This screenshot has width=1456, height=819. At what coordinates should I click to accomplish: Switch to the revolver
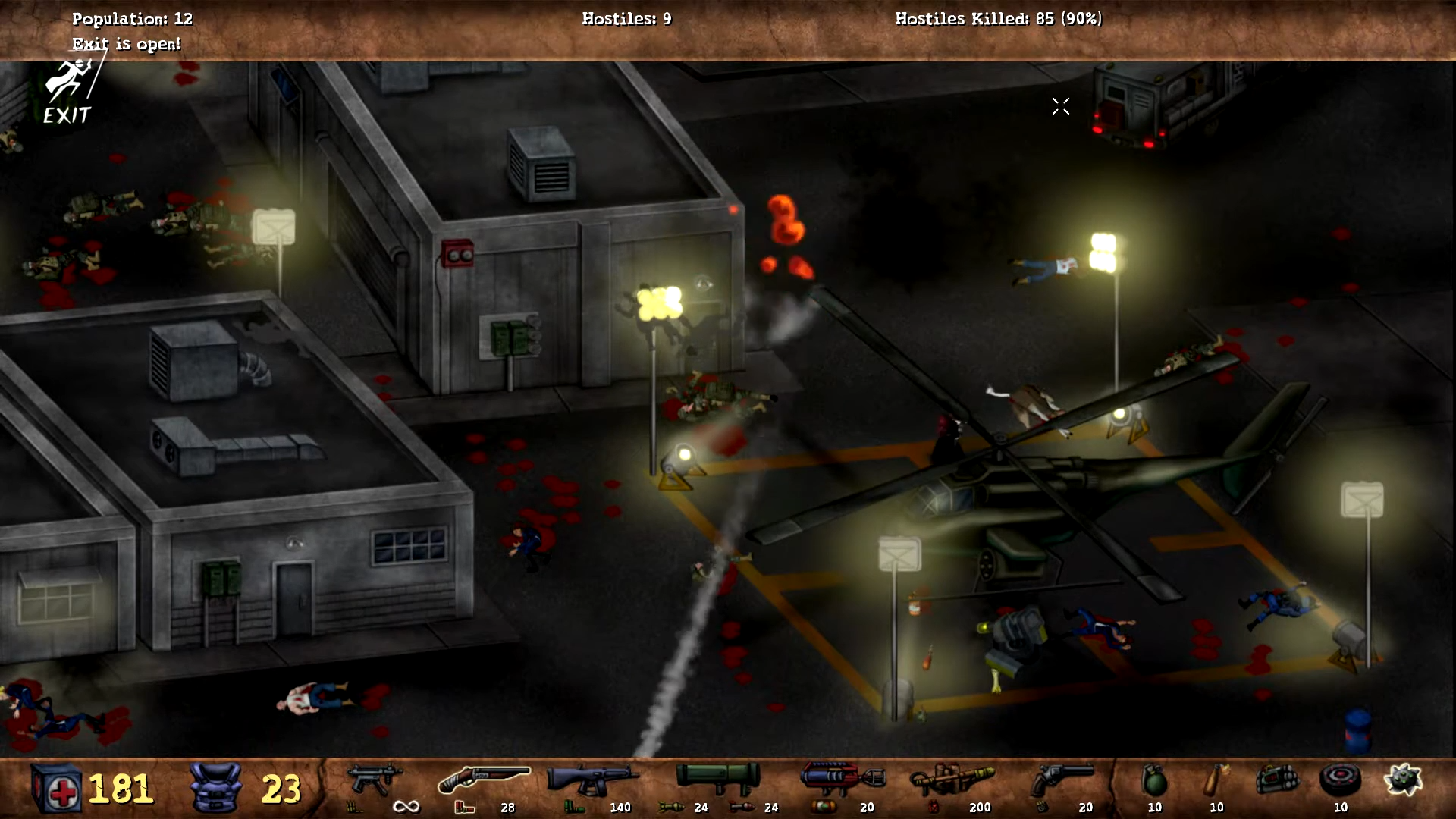click(x=1063, y=780)
